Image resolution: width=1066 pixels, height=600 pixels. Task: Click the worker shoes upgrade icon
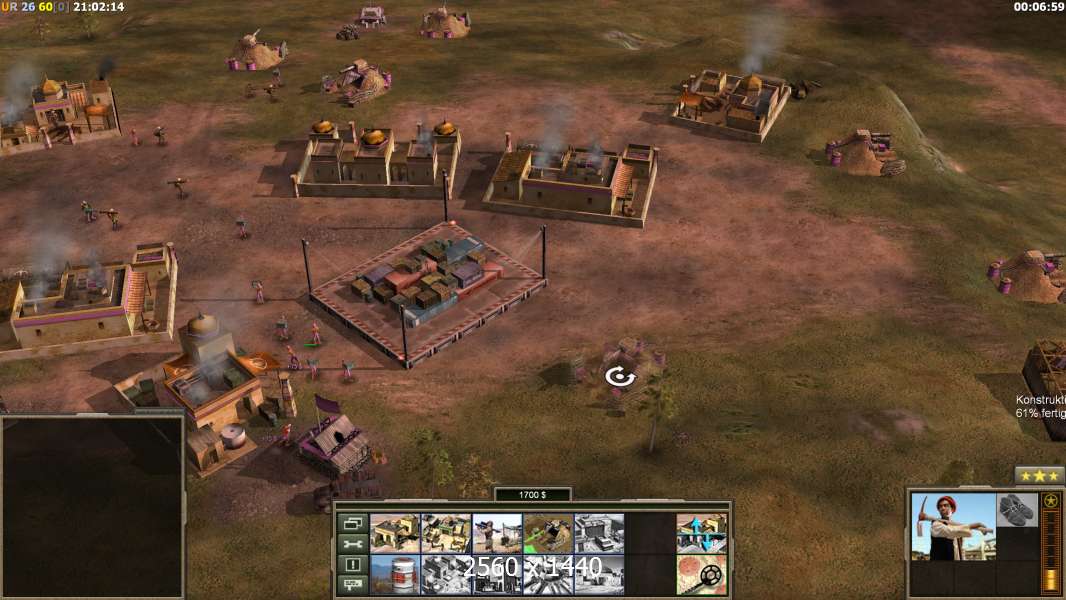(x=1018, y=508)
